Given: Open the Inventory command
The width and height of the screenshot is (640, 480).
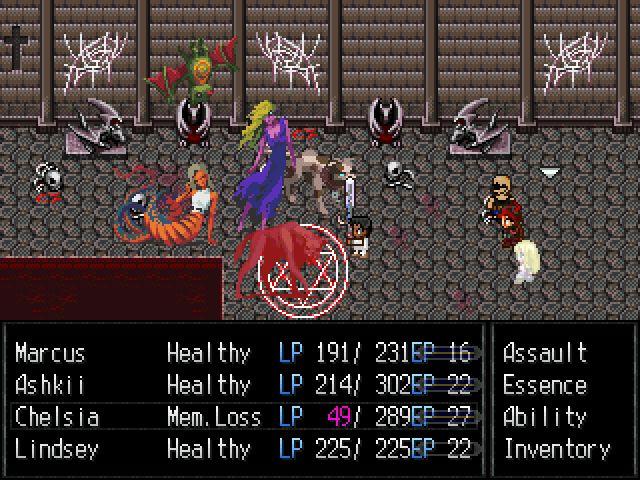Looking at the screenshot, I should point(556,449).
